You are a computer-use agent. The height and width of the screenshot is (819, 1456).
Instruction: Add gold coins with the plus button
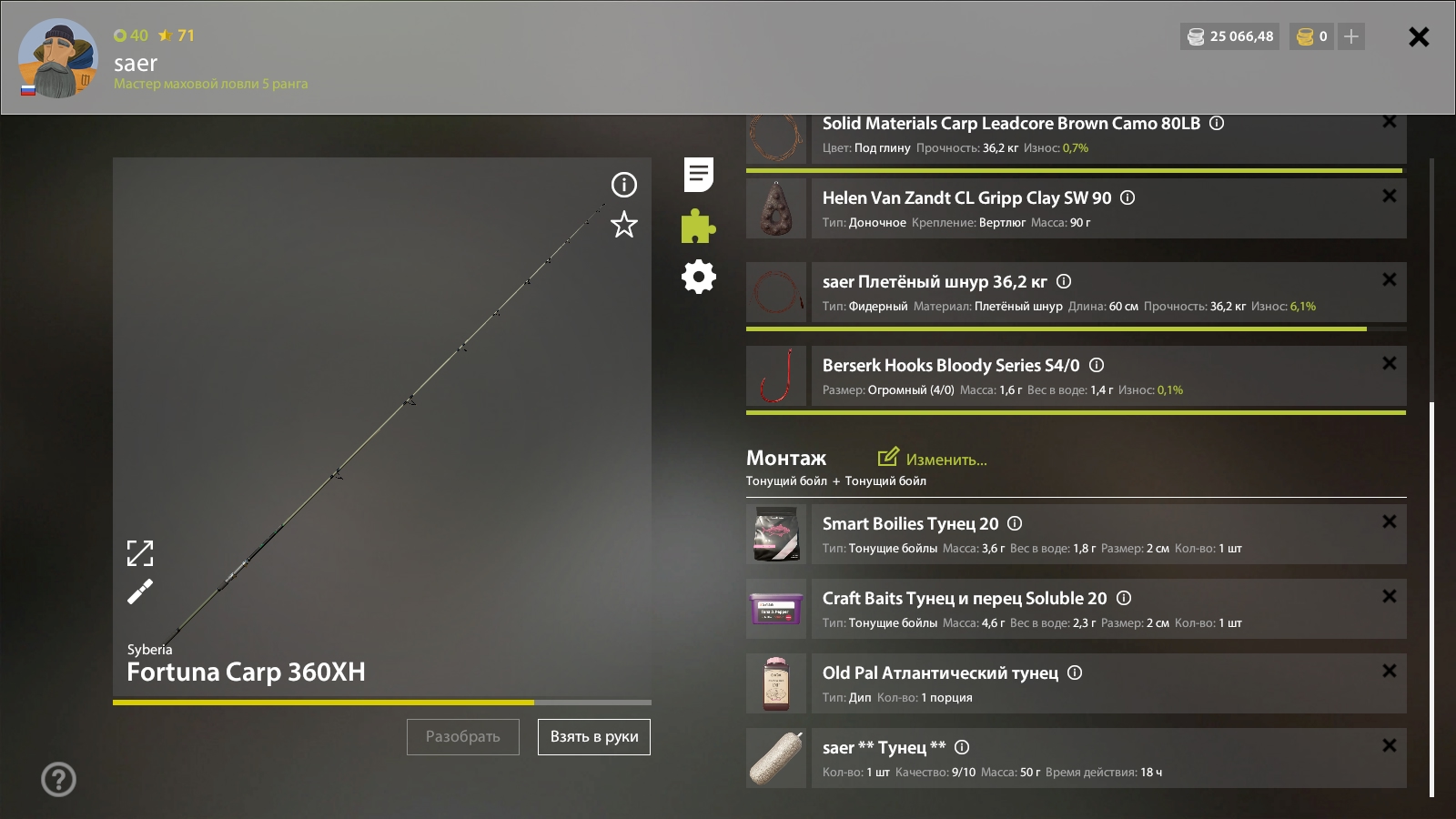point(1351,36)
